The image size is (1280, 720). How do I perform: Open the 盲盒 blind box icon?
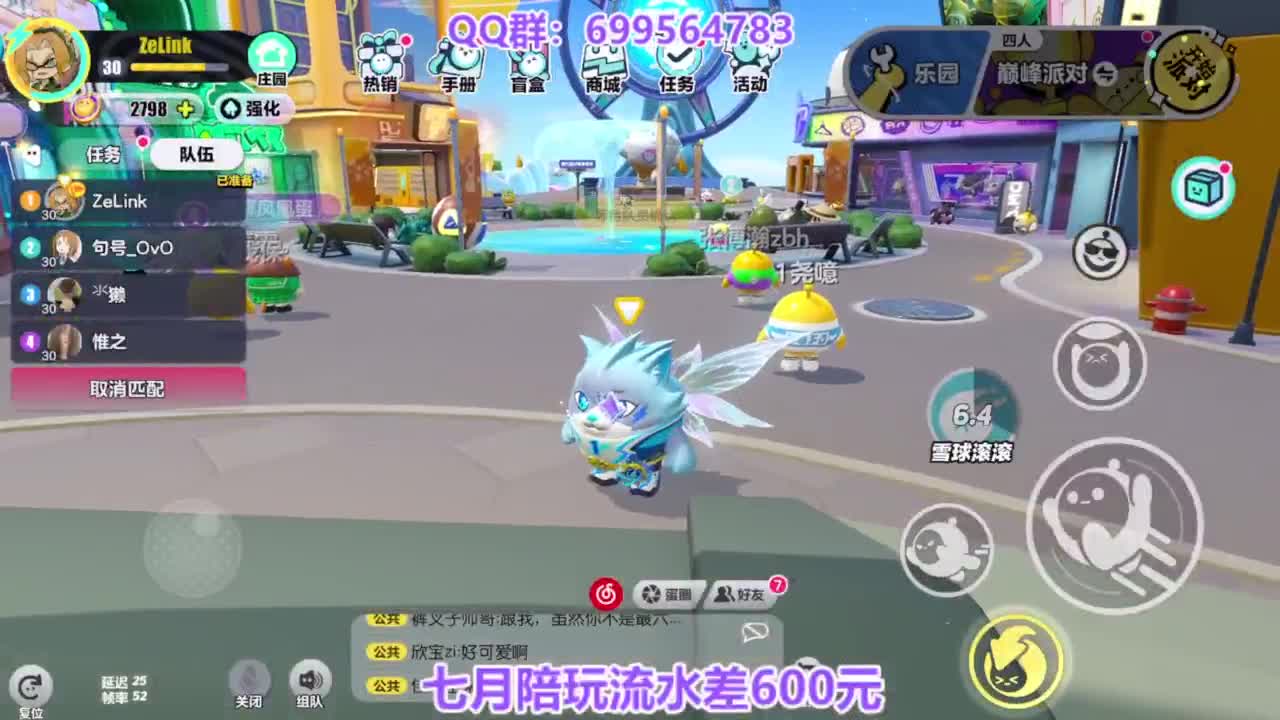(x=528, y=60)
